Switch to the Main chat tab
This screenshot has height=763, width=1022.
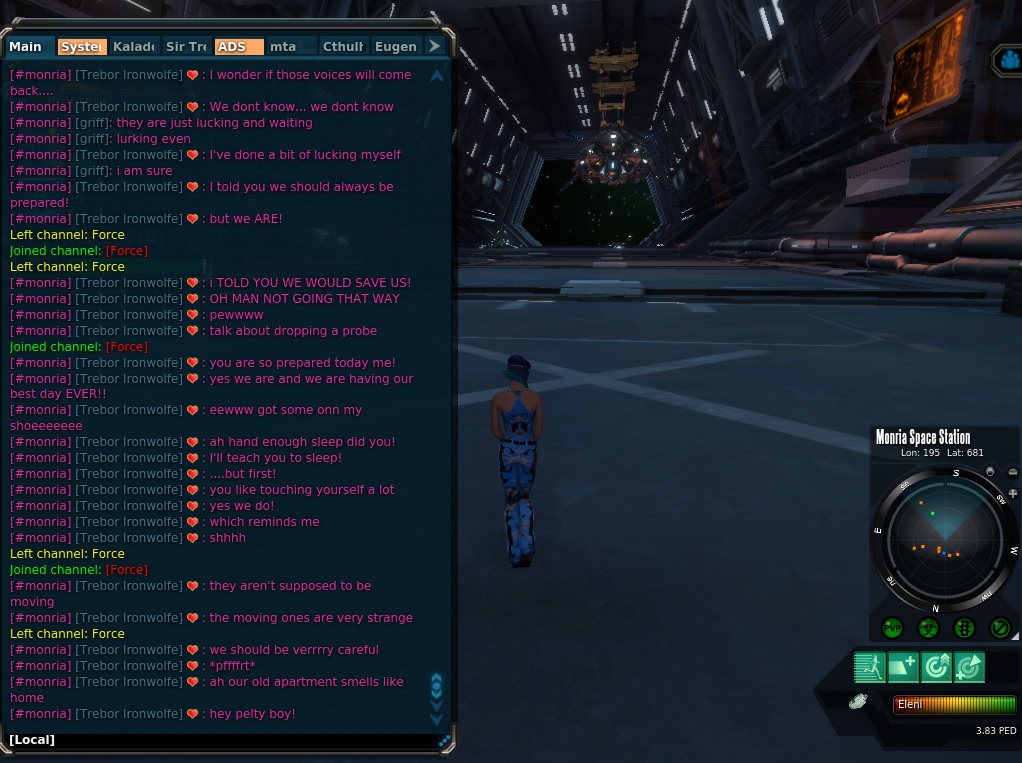[27, 47]
